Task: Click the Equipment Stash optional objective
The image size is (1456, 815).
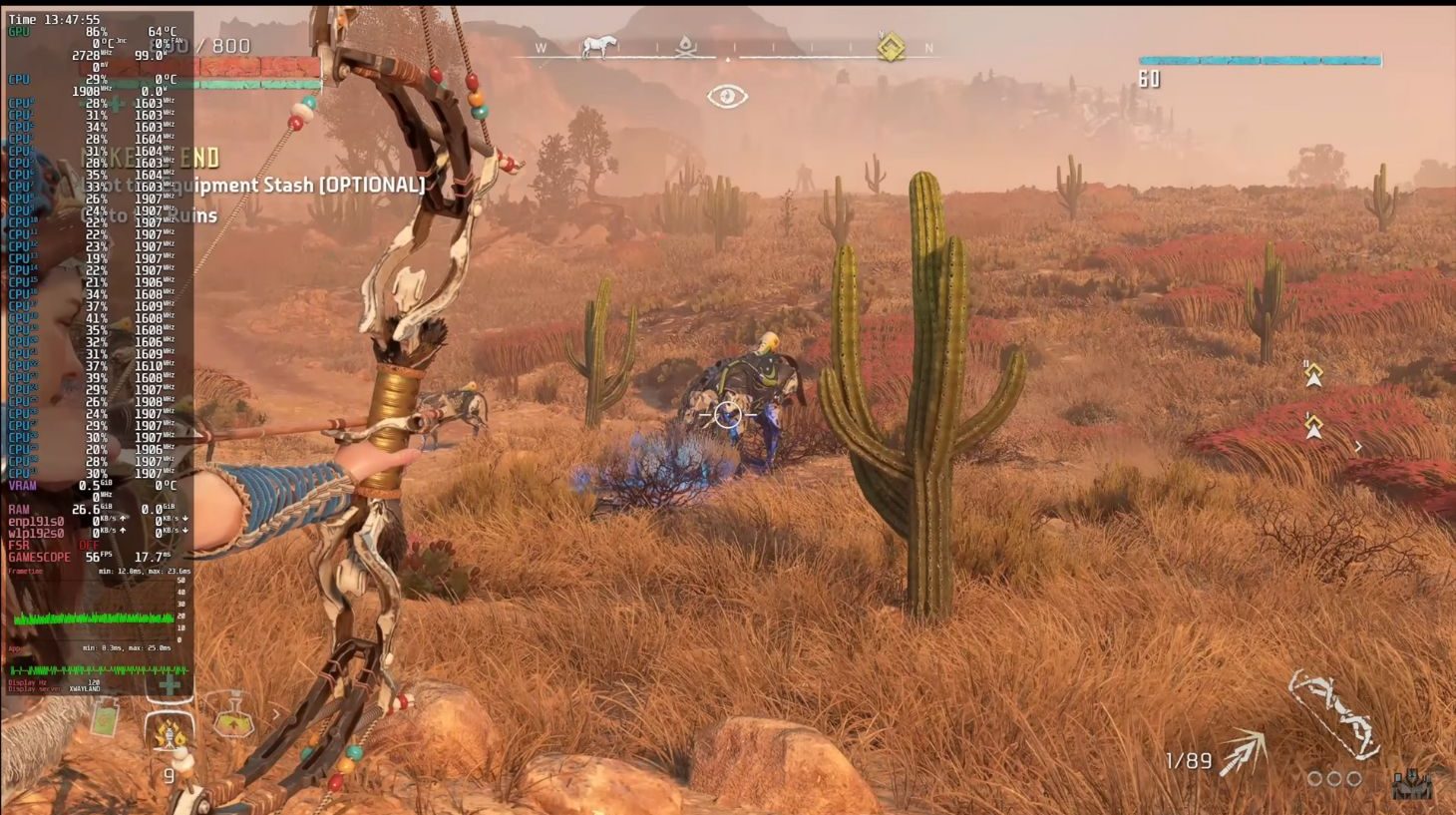Action: [299, 185]
